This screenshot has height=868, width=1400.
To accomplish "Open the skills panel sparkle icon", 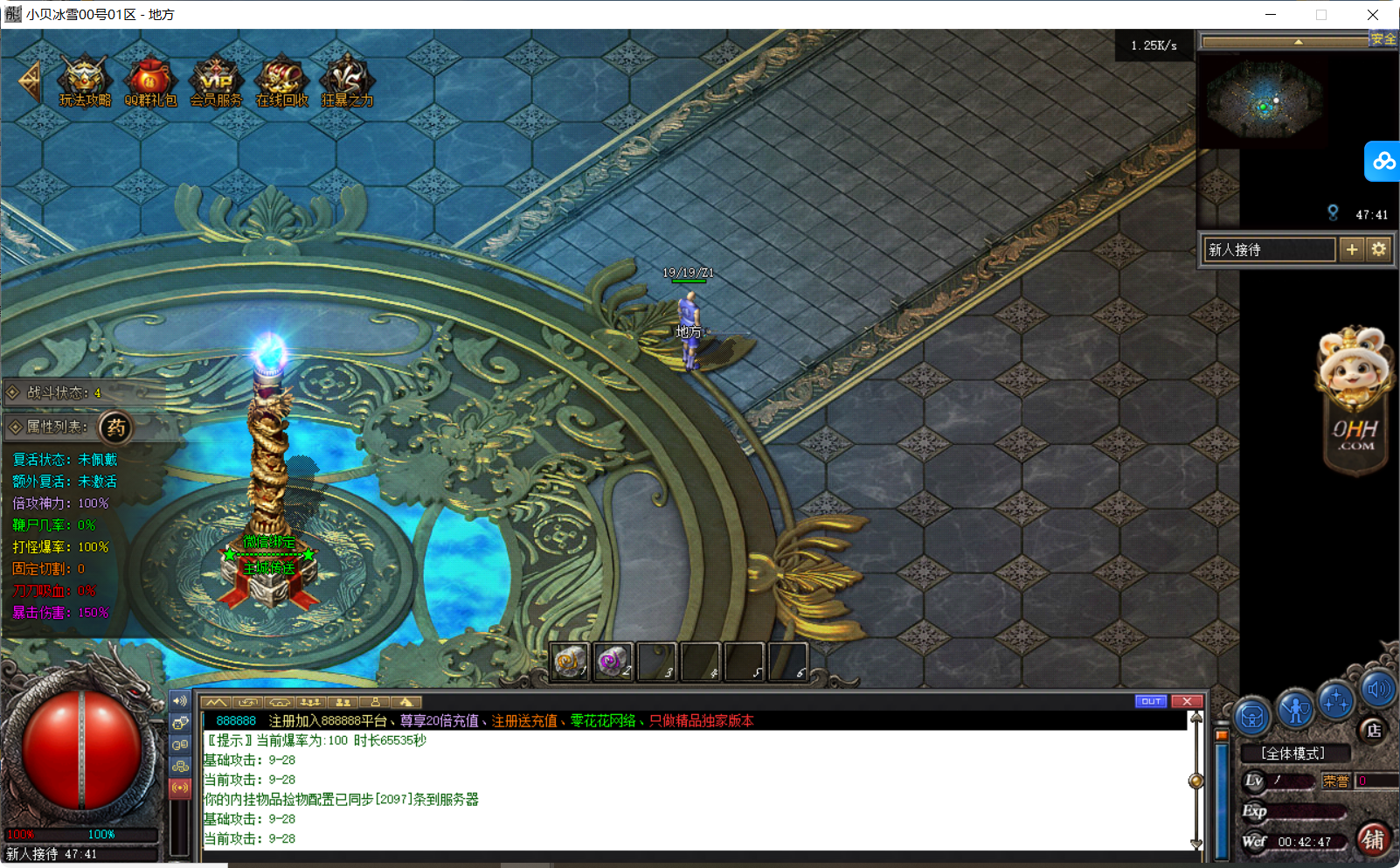I will pos(1335,701).
